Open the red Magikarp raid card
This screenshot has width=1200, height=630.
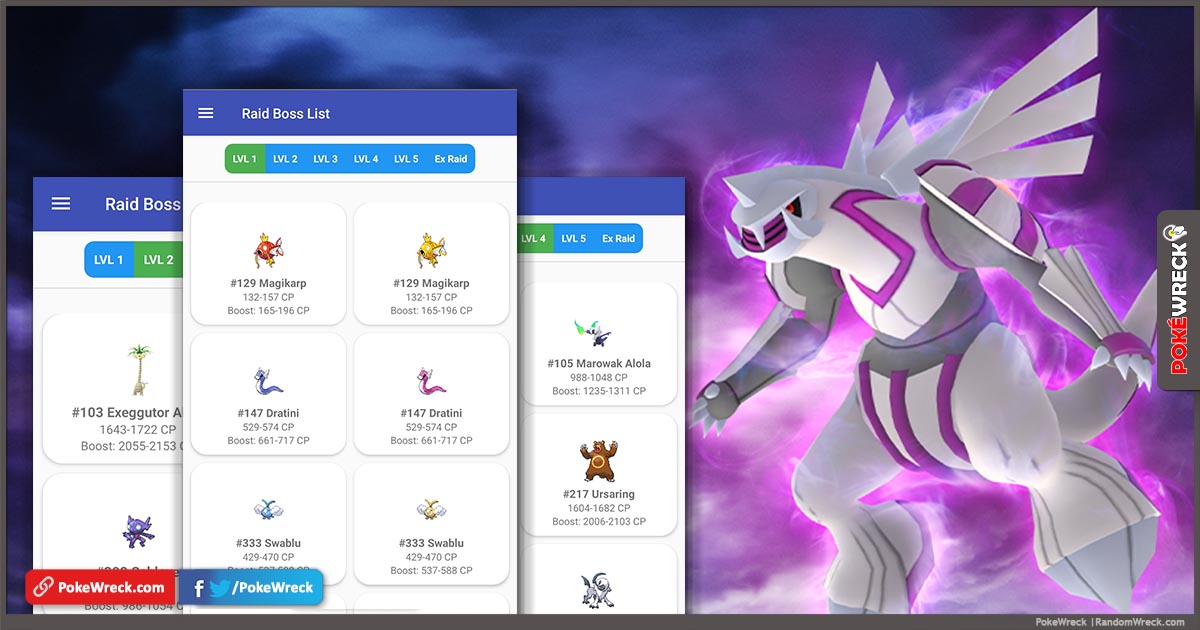268,264
